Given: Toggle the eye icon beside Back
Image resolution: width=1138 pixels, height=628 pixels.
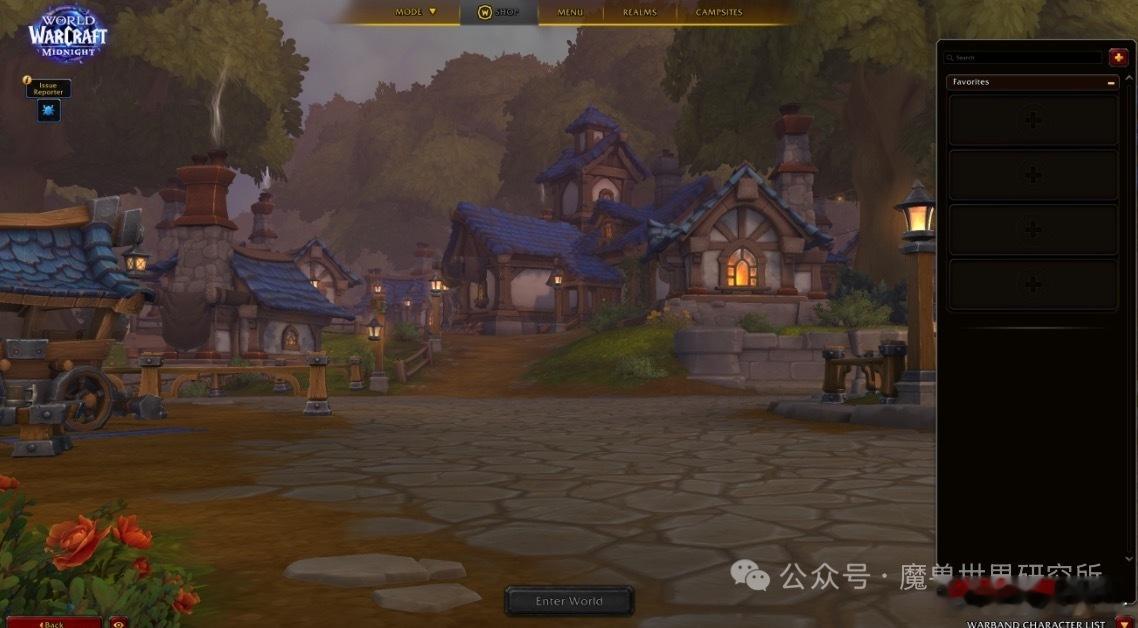Looking at the screenshot, I should [118, 623].
